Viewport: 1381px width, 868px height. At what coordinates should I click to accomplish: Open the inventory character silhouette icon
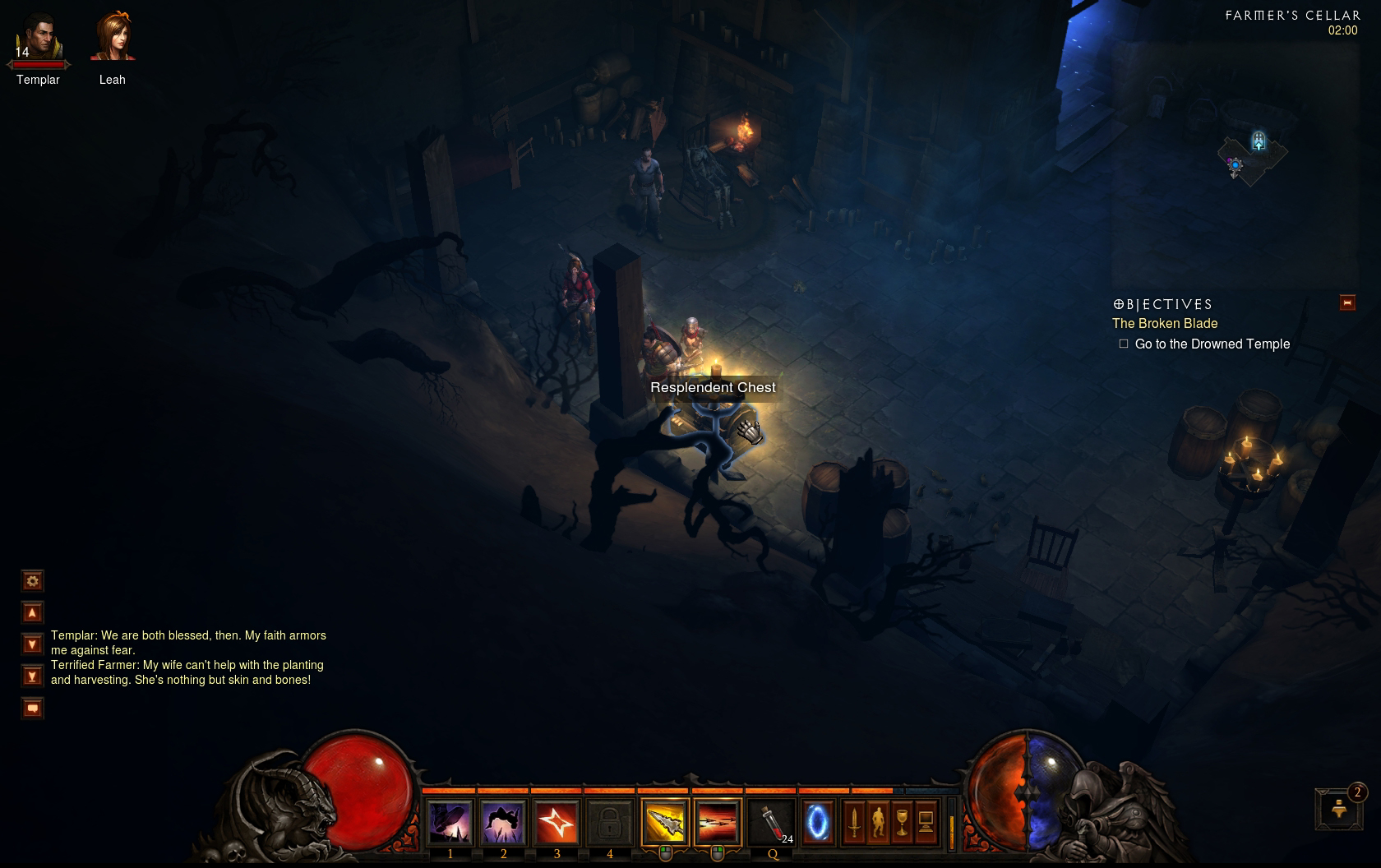878,822
